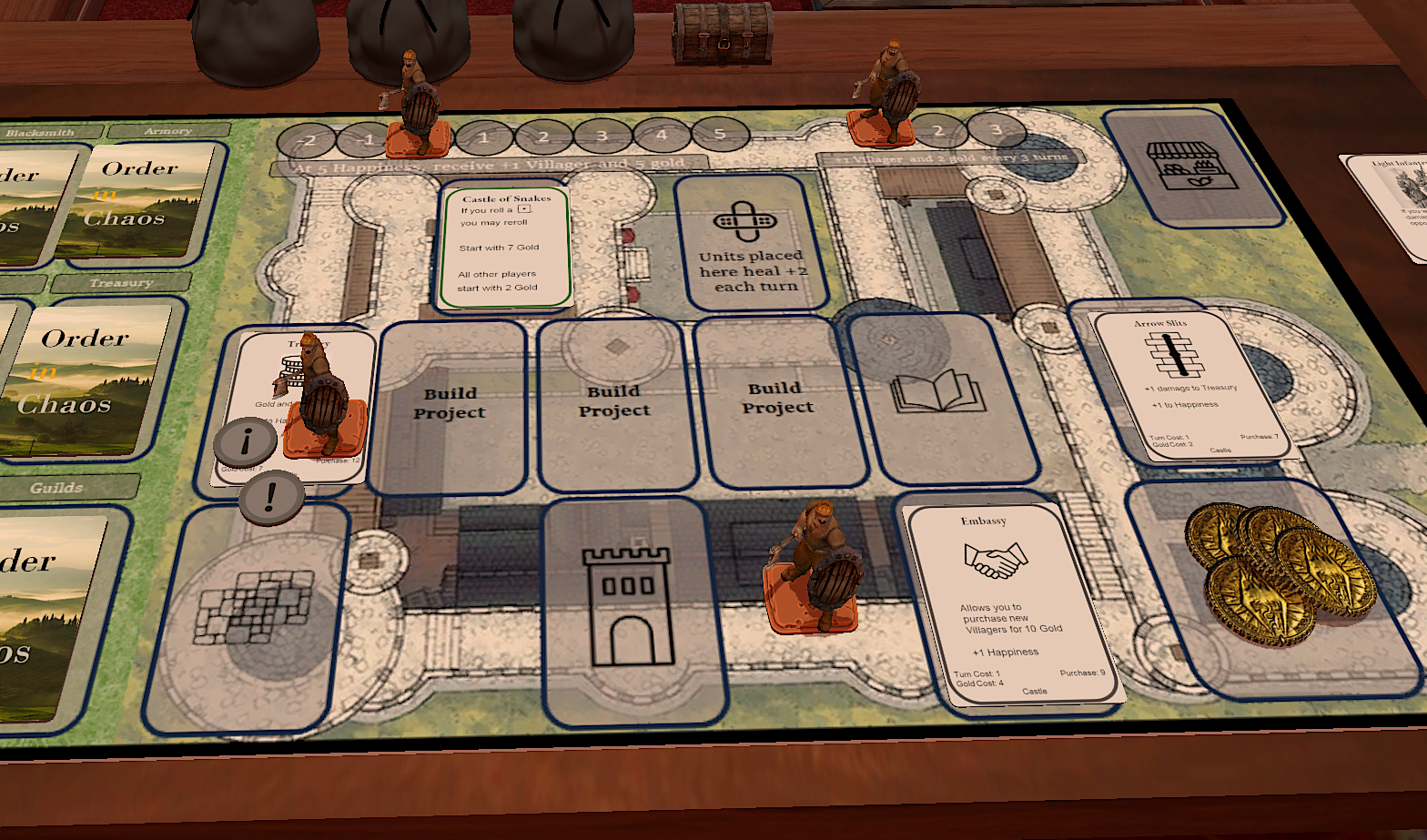Screen dimensions: 1427x840
Task: Select the Armory Order in Chaos deck
Action: click(x=146, y=198)
